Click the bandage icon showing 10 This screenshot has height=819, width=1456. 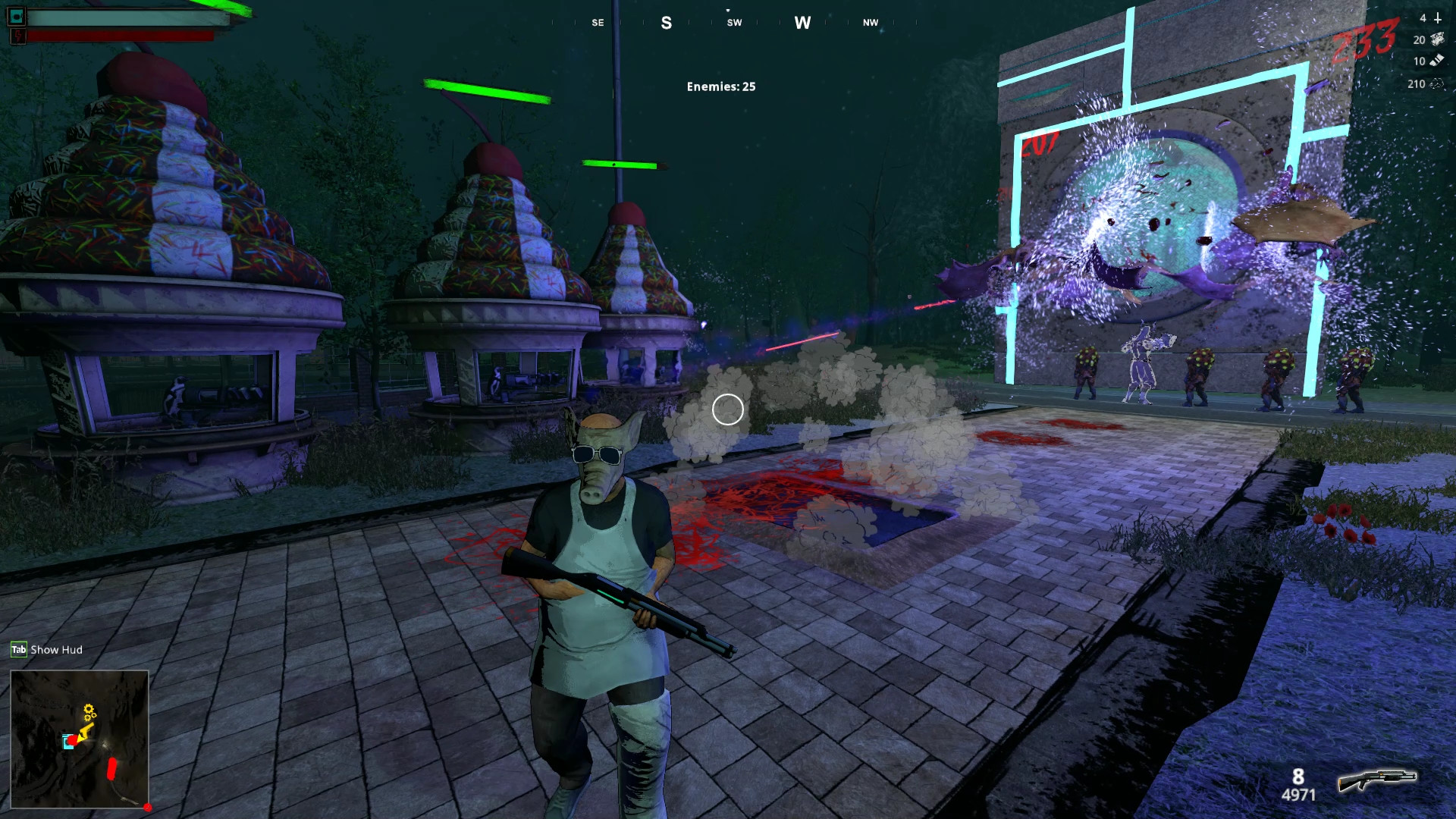click(x=1437, y=61)
